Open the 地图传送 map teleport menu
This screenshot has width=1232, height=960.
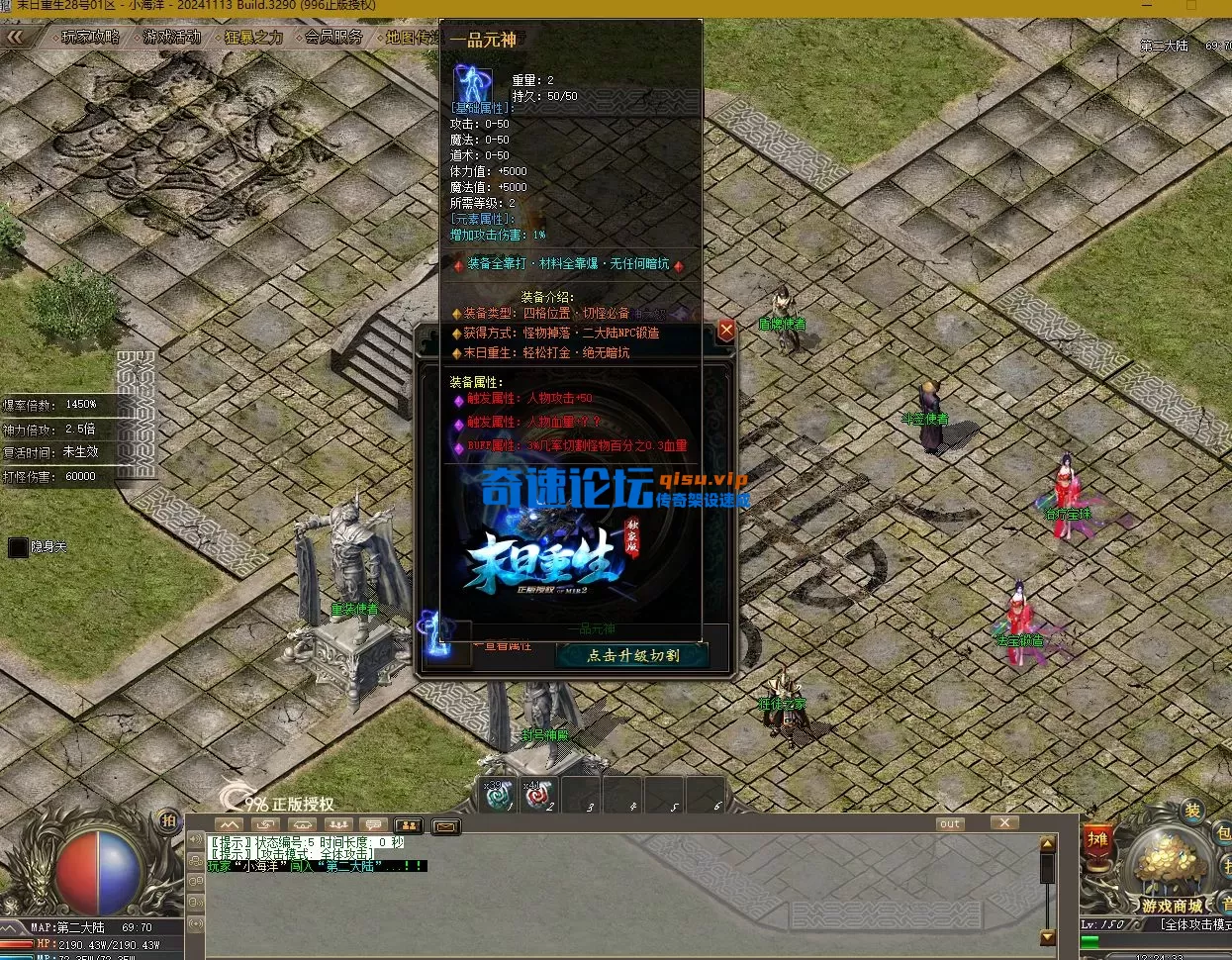pos(412,38)
